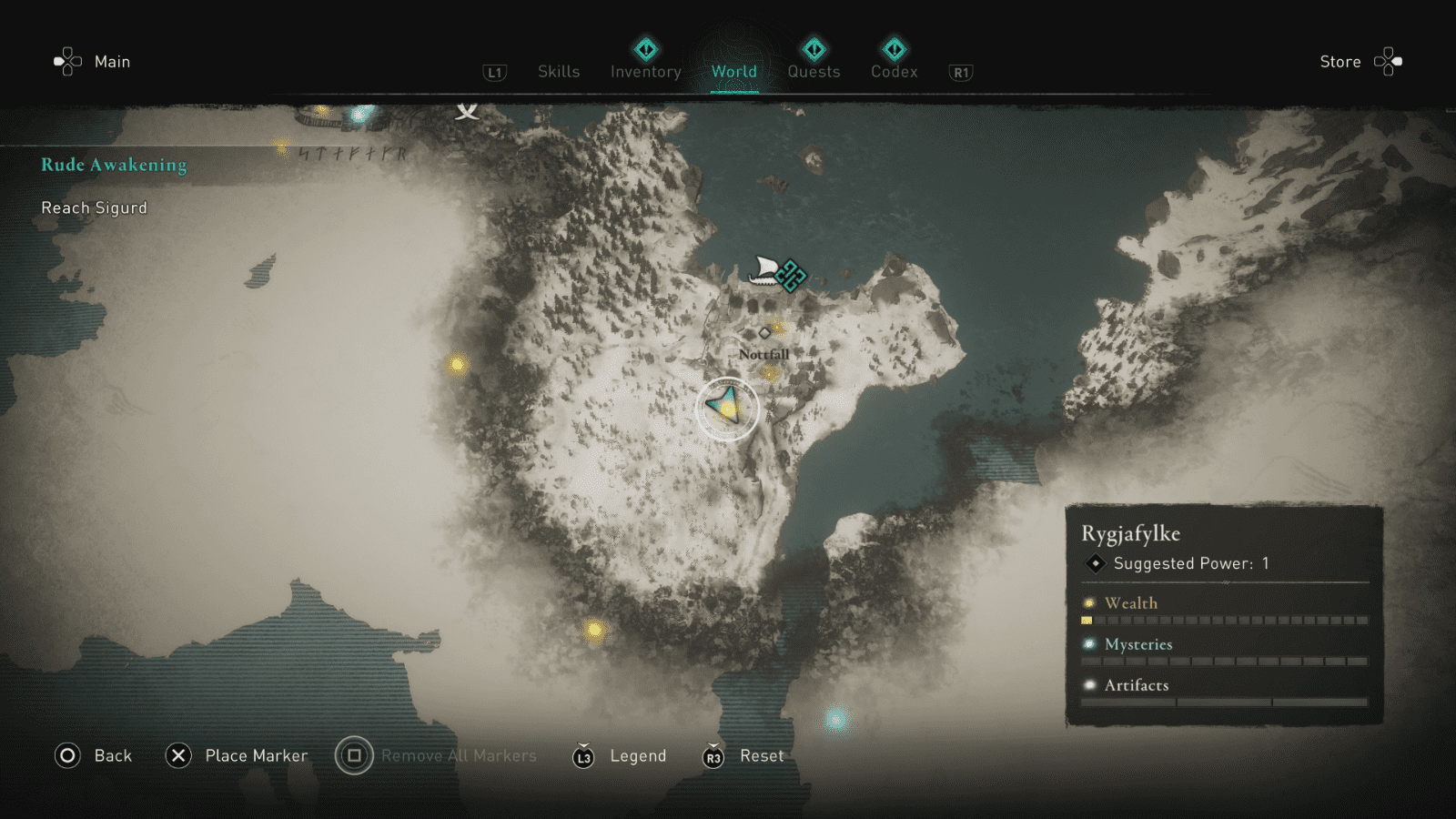Viewport: 1456px width, 819px height.
Task: Toggle the map Legend
Action: (x=638, y=755)
